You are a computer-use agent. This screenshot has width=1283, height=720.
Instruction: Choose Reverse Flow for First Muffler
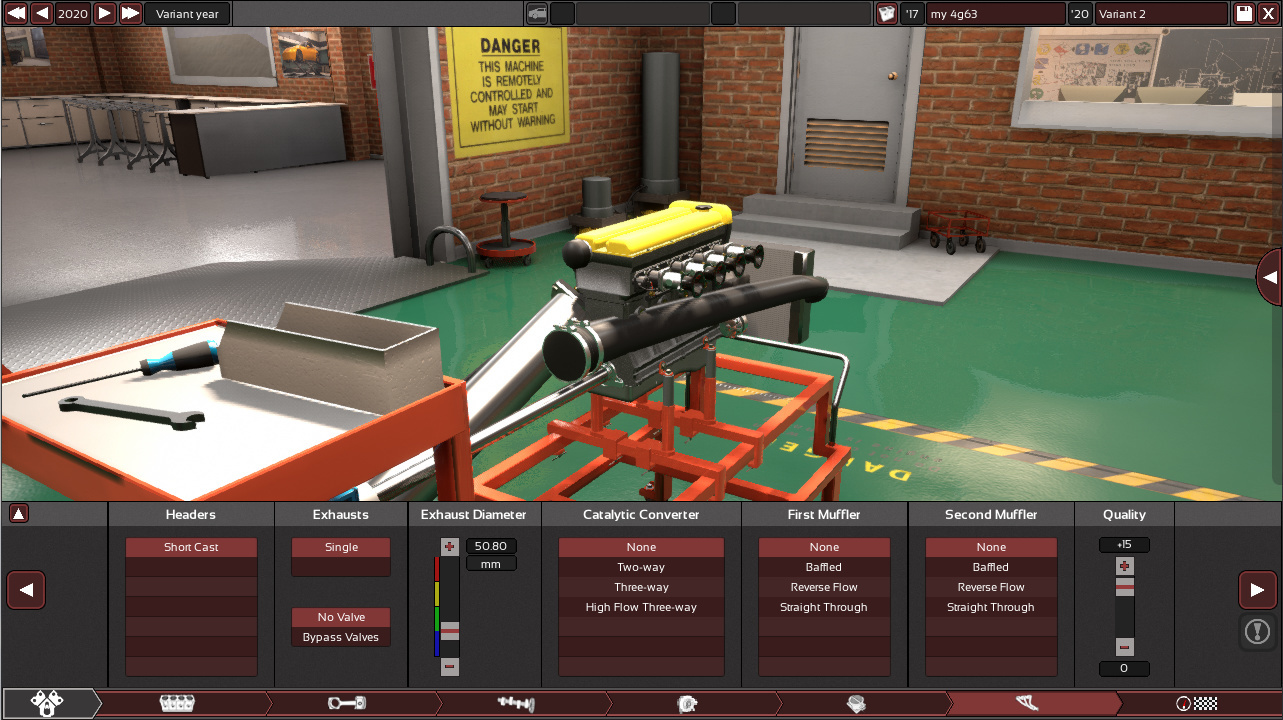pyautogui.click(x=824, y=587)
